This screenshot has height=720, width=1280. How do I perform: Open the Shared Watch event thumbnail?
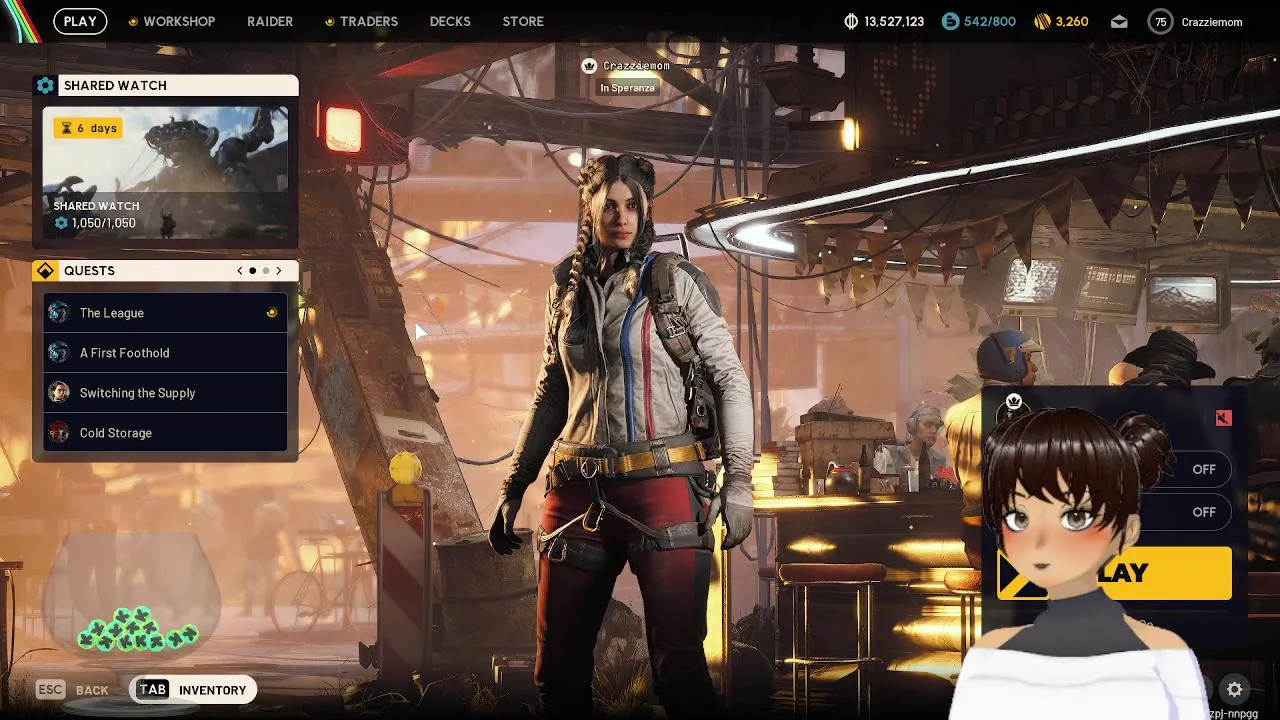(166, 172)
